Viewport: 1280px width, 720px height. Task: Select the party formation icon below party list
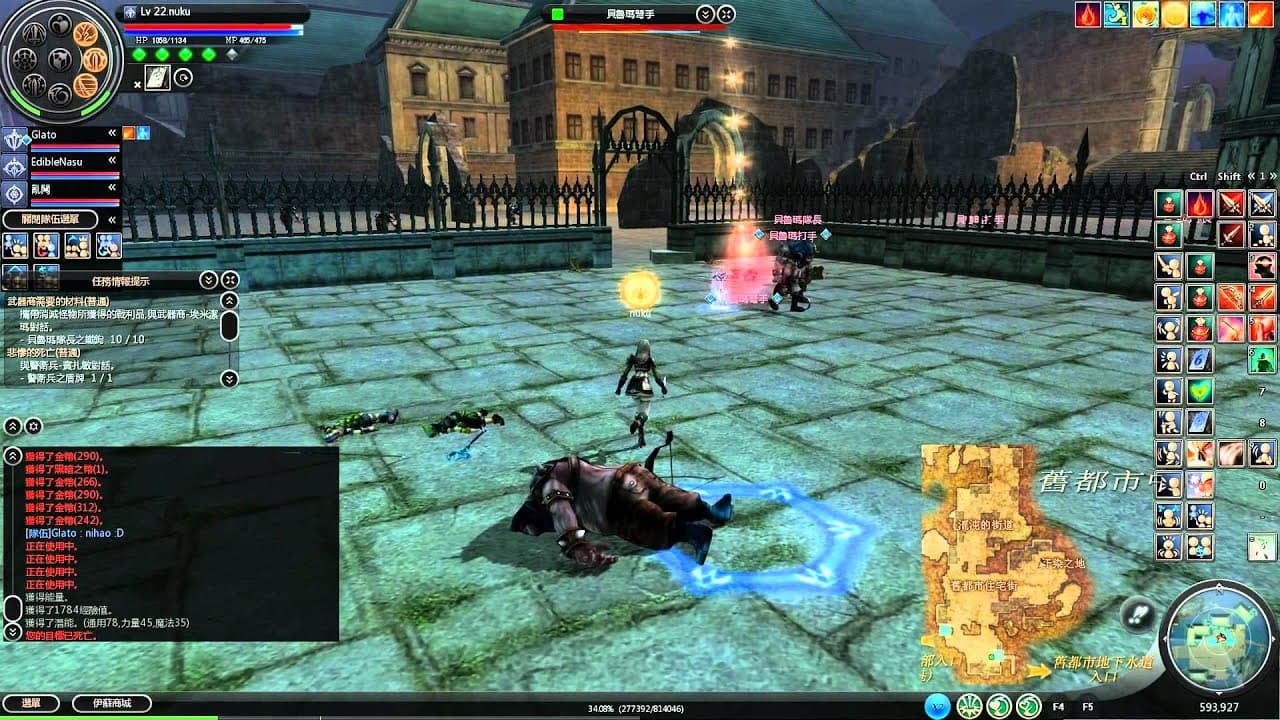pyautogui.click(x=15, y=245)
